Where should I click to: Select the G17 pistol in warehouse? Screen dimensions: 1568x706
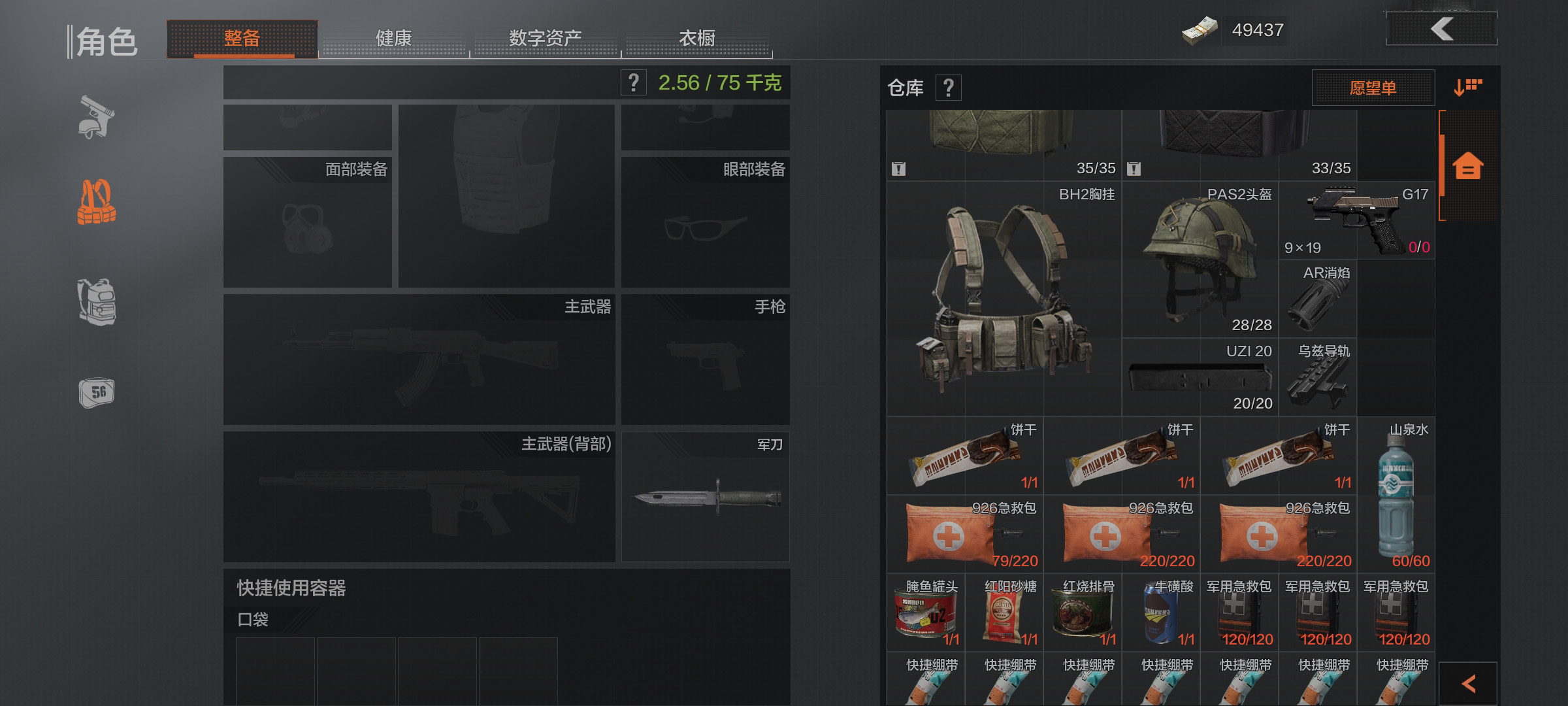pyautogui.click(x=1356, y=222)
